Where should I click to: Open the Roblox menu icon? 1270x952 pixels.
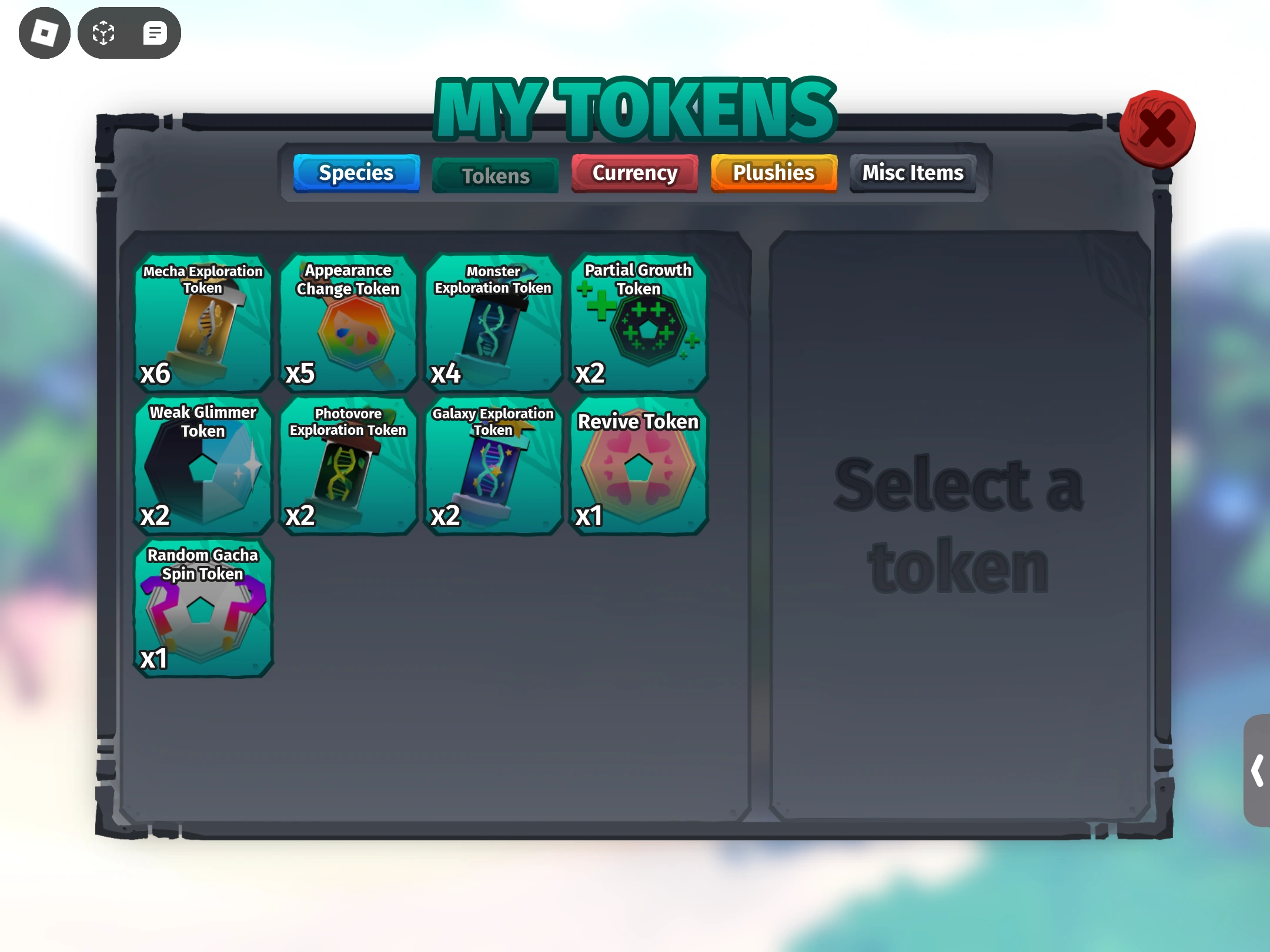coord(44,32)
